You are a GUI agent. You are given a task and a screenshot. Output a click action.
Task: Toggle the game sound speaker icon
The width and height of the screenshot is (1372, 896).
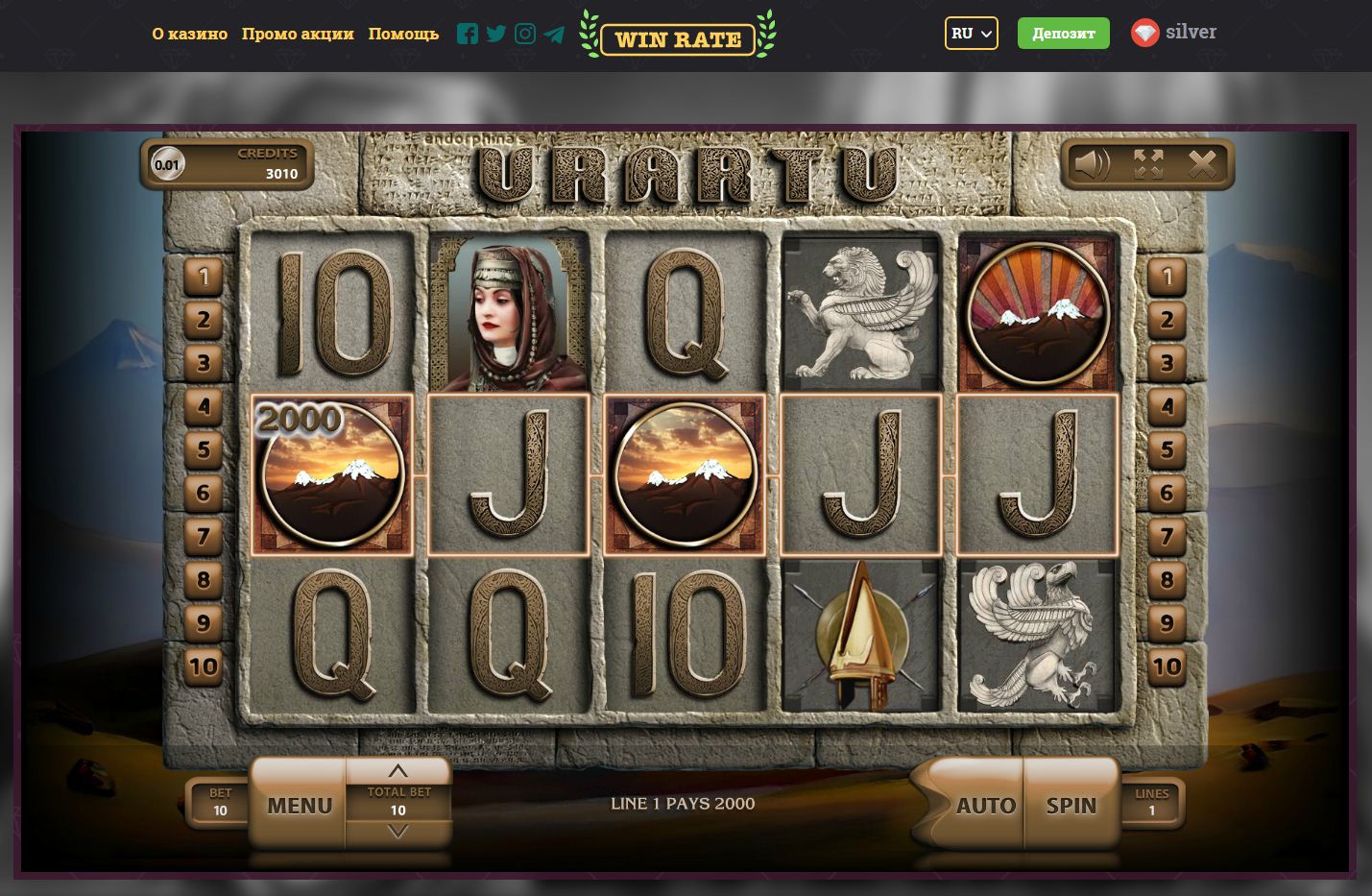1092,164
